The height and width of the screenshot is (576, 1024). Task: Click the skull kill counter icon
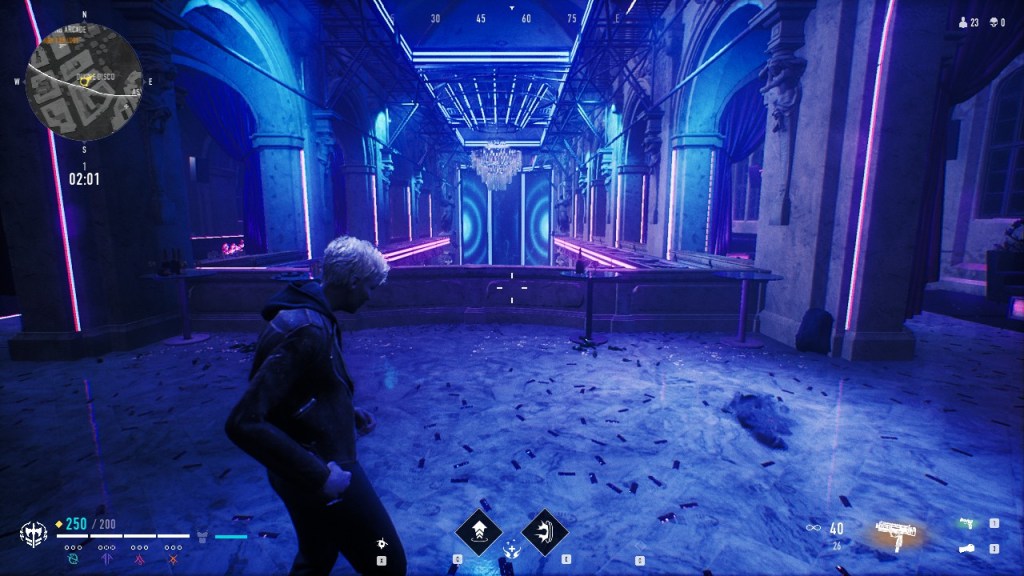point(992,21)
